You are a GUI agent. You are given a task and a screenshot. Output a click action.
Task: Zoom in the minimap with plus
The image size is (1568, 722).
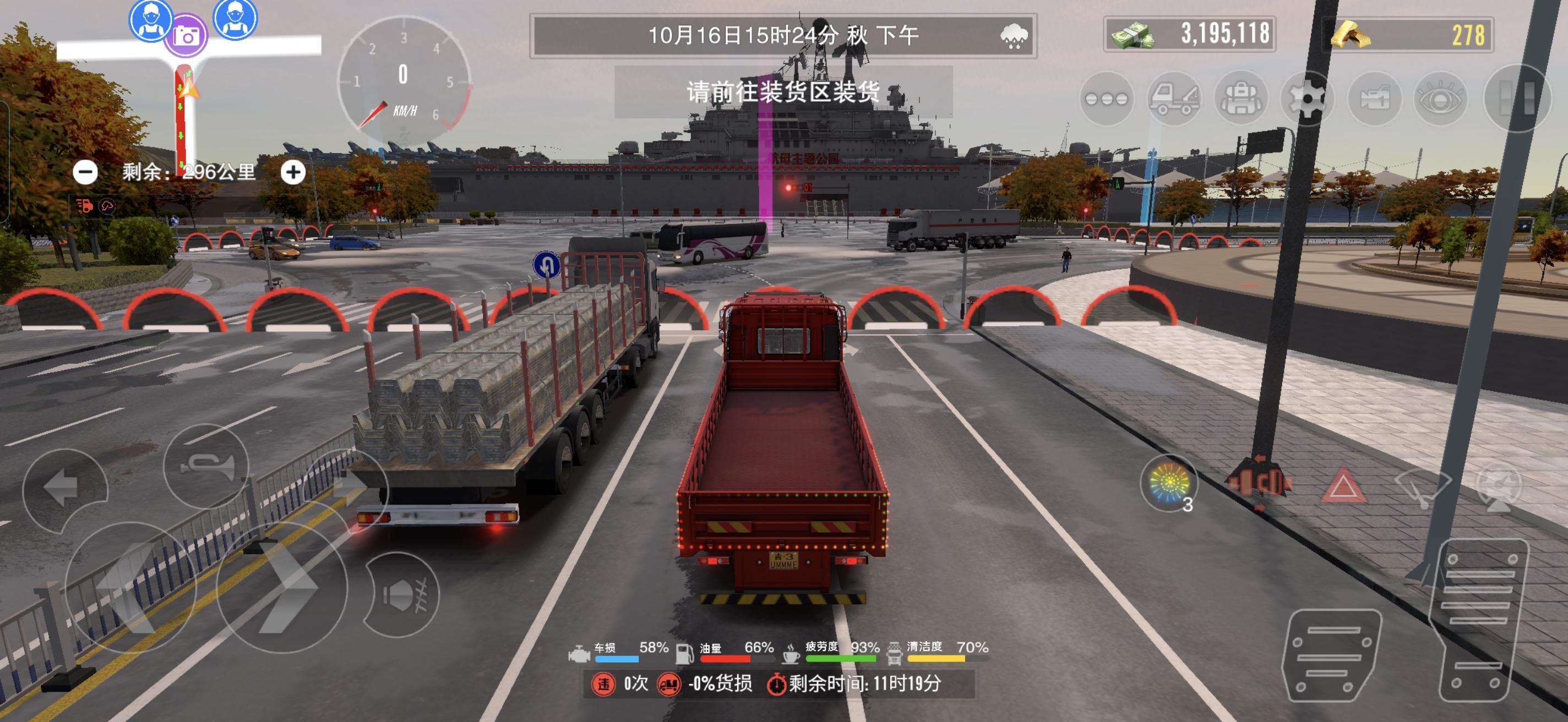click(293, 173)
